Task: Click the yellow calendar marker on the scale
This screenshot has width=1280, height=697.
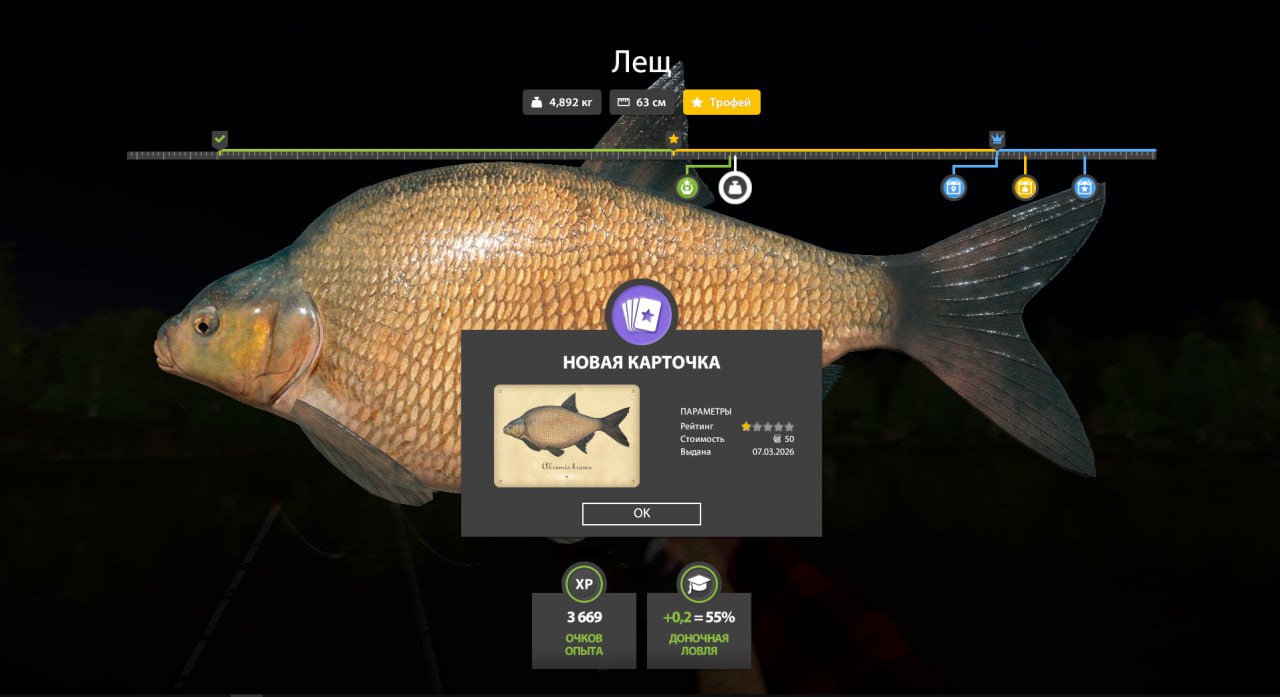Action: pos(1025,187)
